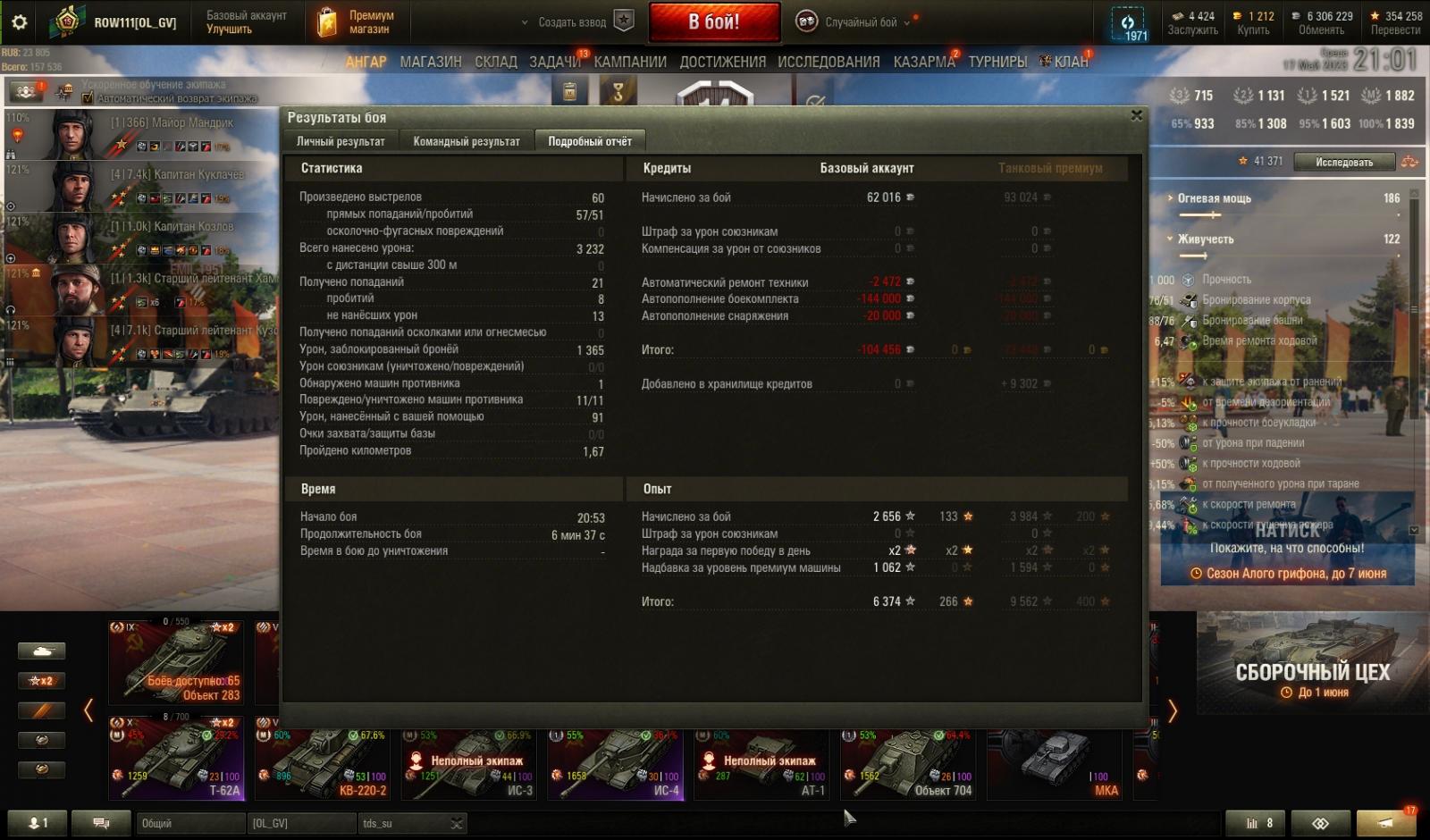Close the battle results window
1430x840 pixels.
click(1136, 116)
